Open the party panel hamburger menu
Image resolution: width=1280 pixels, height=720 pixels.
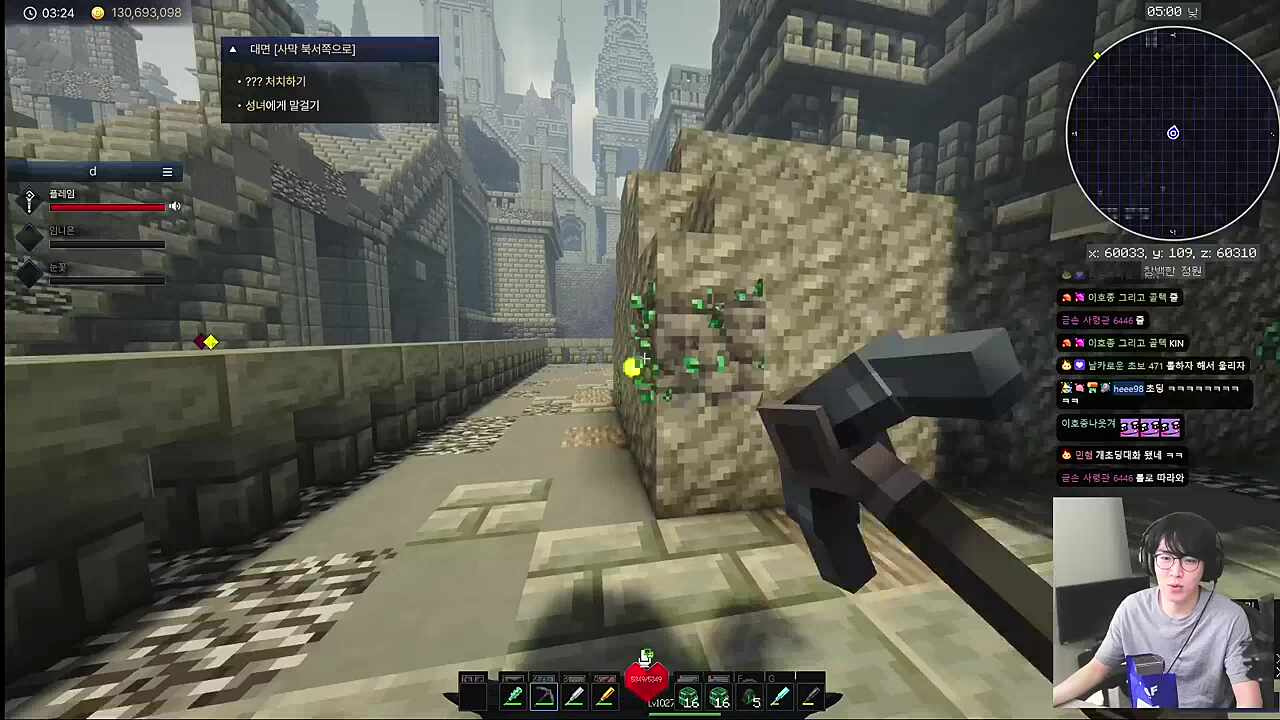pos(167,172)
